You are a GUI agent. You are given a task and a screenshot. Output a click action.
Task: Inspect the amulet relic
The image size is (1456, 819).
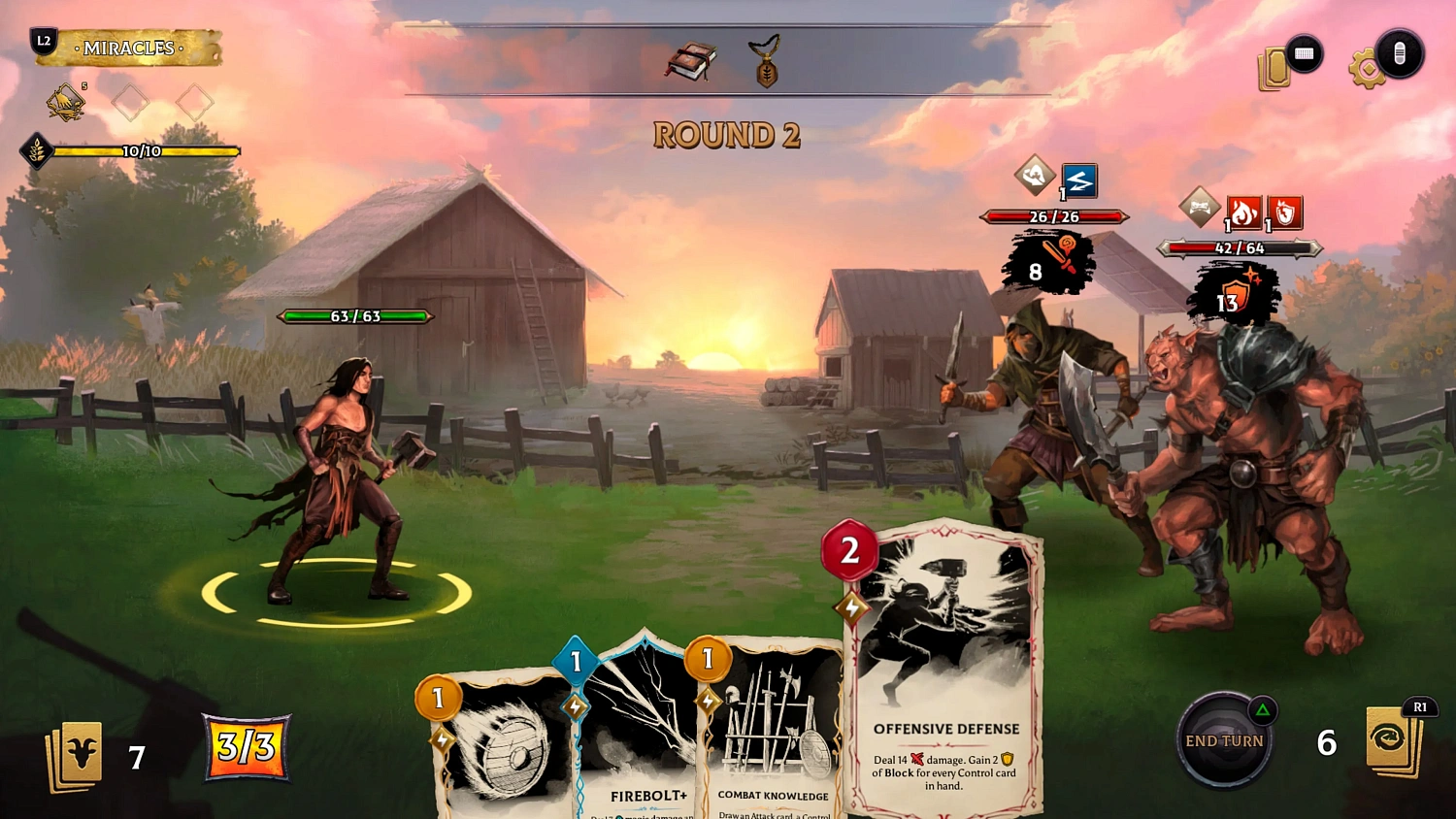(767, 62)
